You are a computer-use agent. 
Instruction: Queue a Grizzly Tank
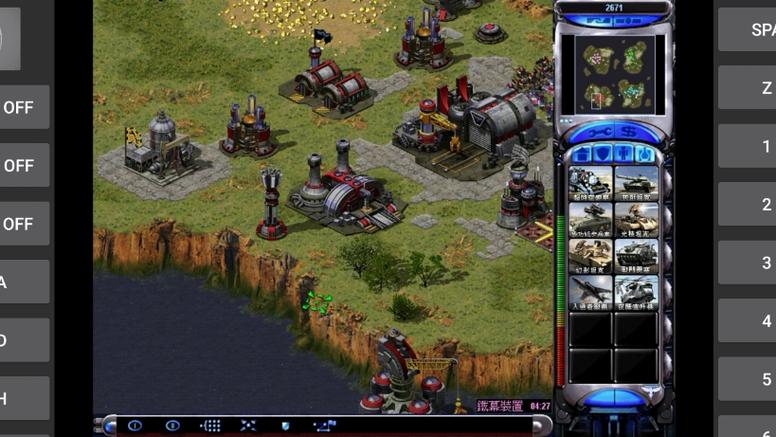[636, 184]
